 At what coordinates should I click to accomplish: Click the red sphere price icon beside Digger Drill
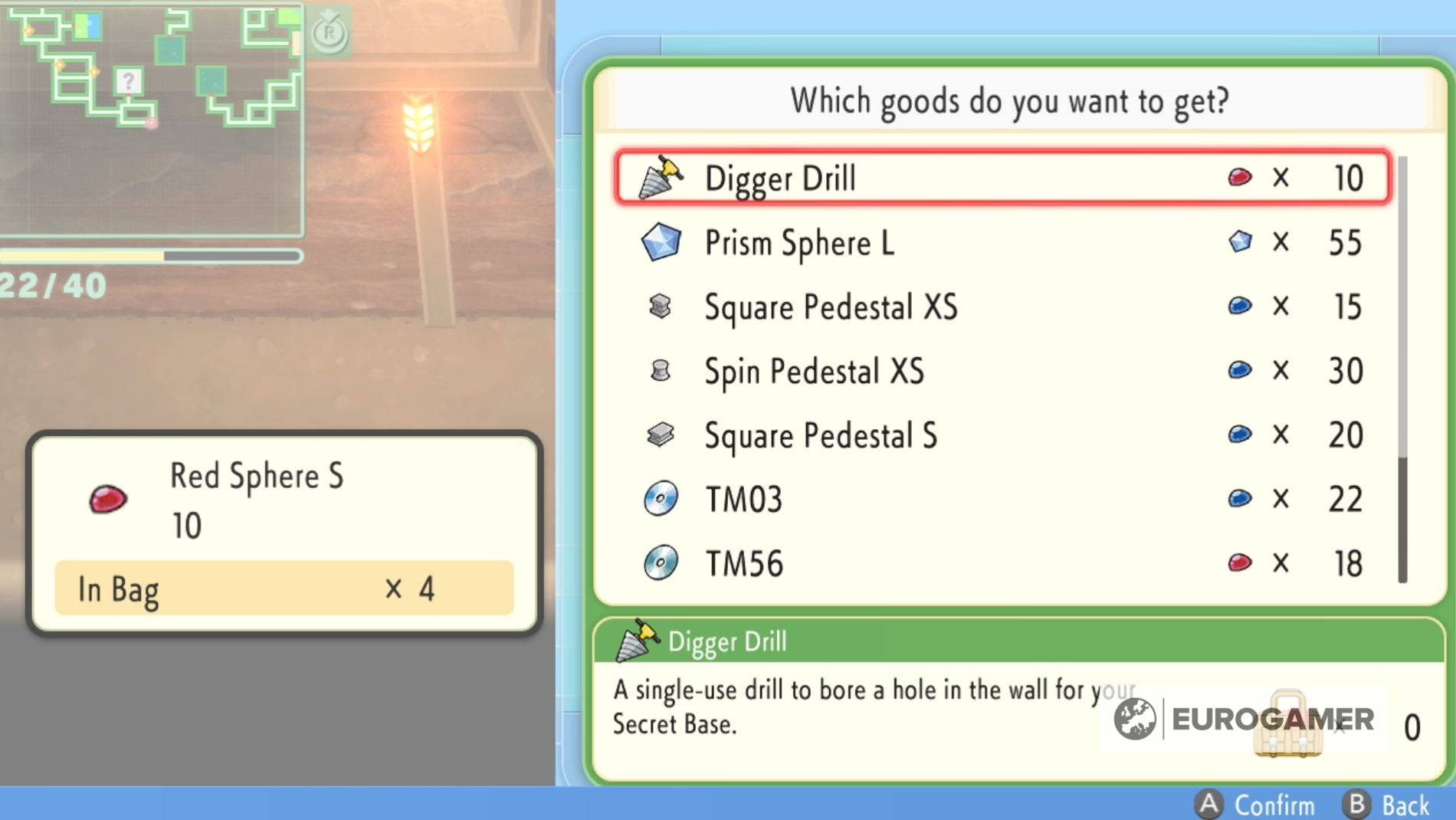point(1238,178)
